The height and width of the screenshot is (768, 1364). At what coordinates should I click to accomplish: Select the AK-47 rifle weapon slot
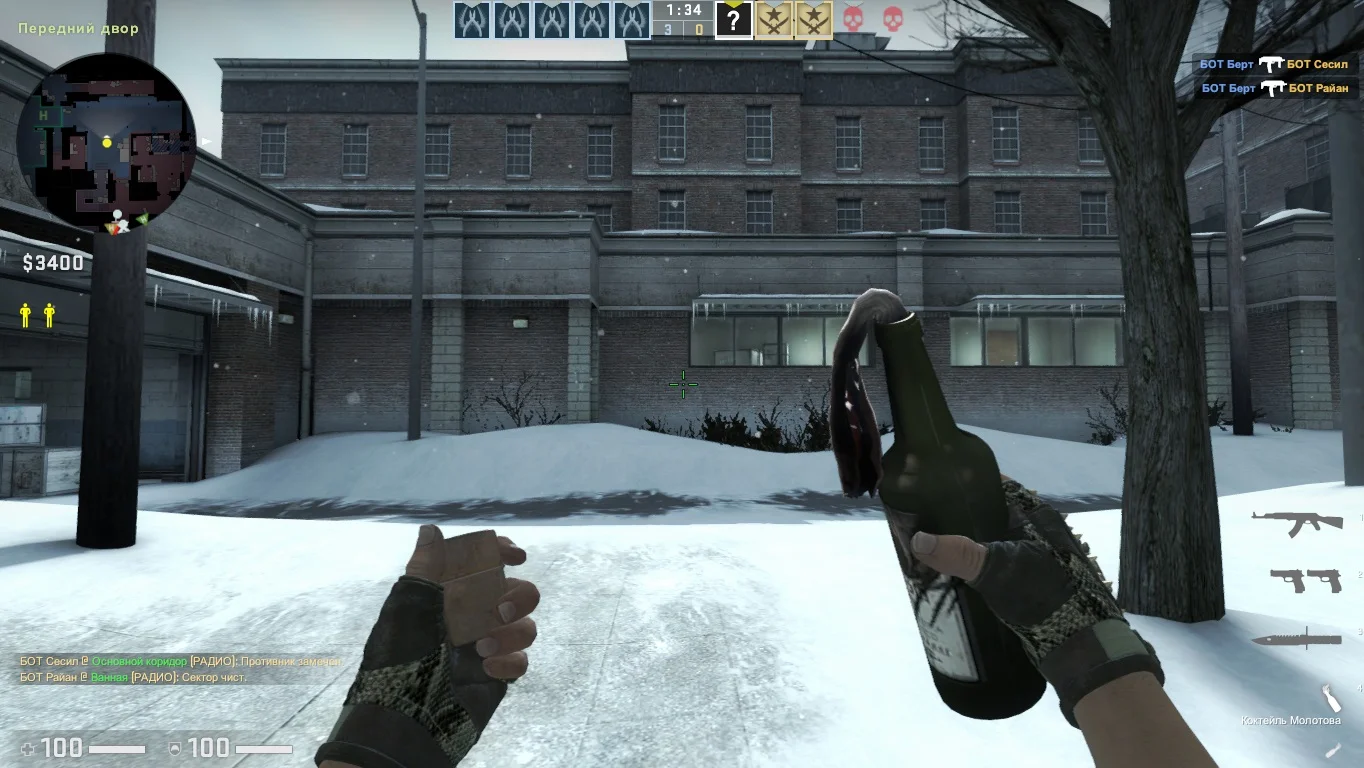click(x=1297, y=523)
